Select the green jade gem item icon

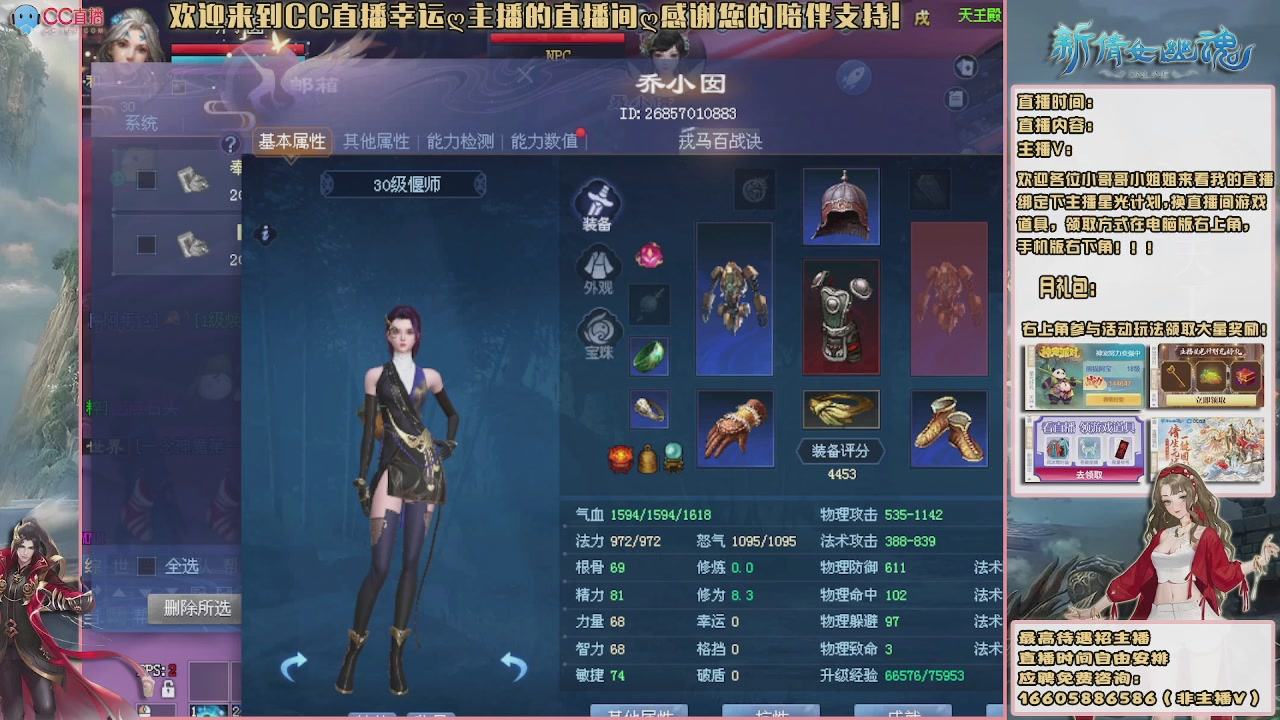coord(648,355)
